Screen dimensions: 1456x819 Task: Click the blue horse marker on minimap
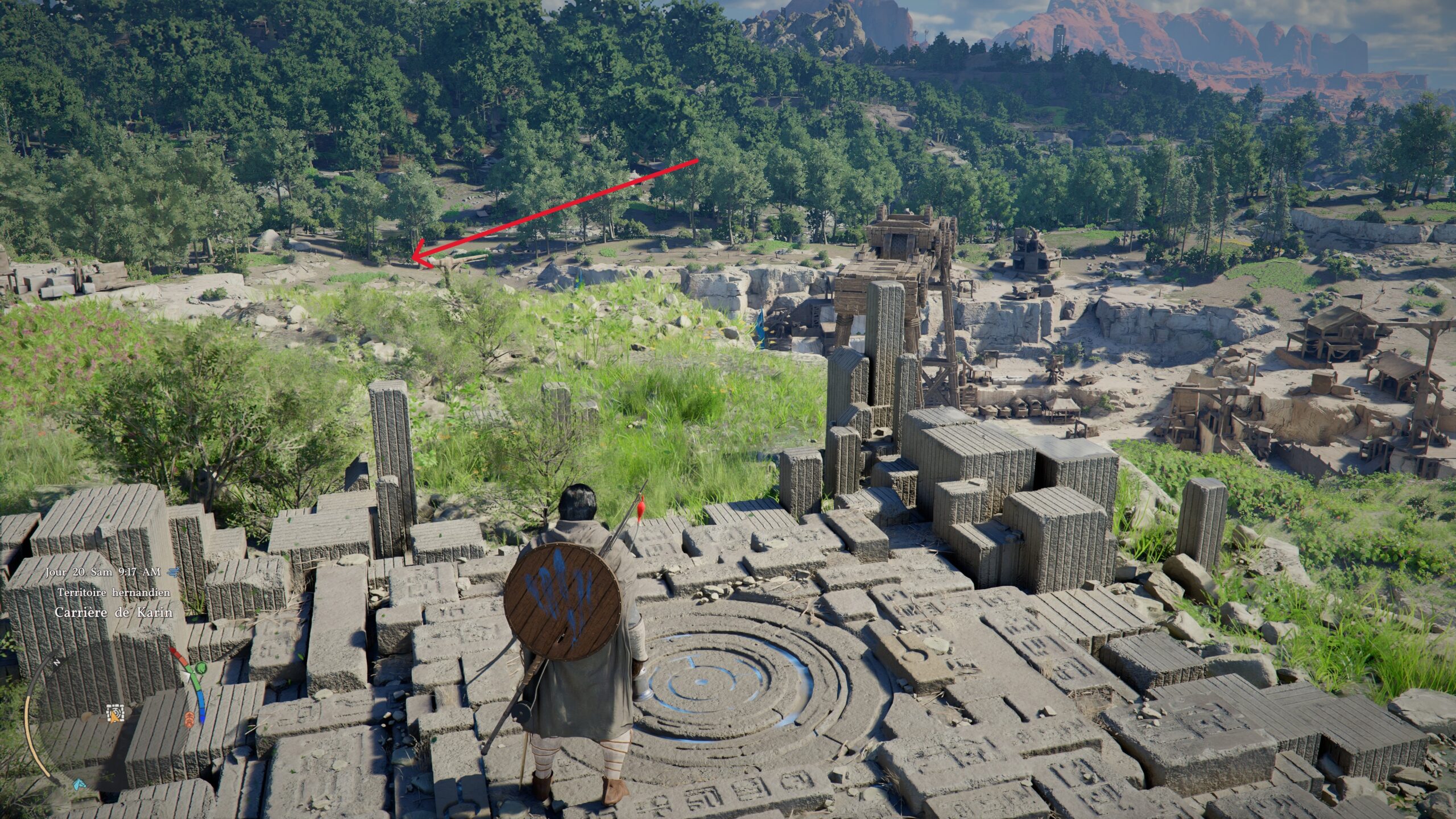pyautogui.click(x=78, y=784)
